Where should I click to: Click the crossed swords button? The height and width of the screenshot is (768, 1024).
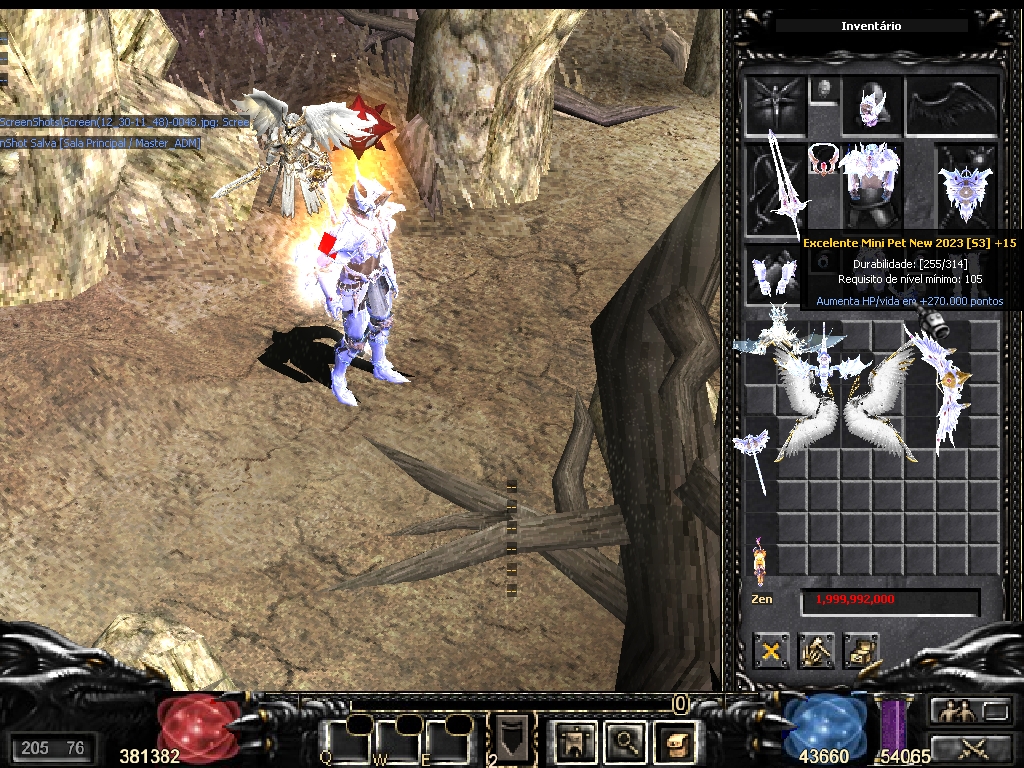click(x=970, y=747)
